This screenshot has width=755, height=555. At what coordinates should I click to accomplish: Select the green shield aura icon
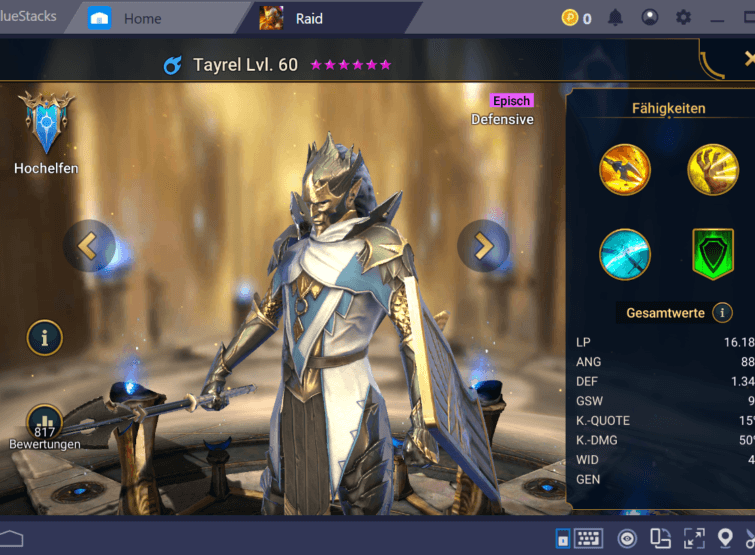(x=712, y=255)
